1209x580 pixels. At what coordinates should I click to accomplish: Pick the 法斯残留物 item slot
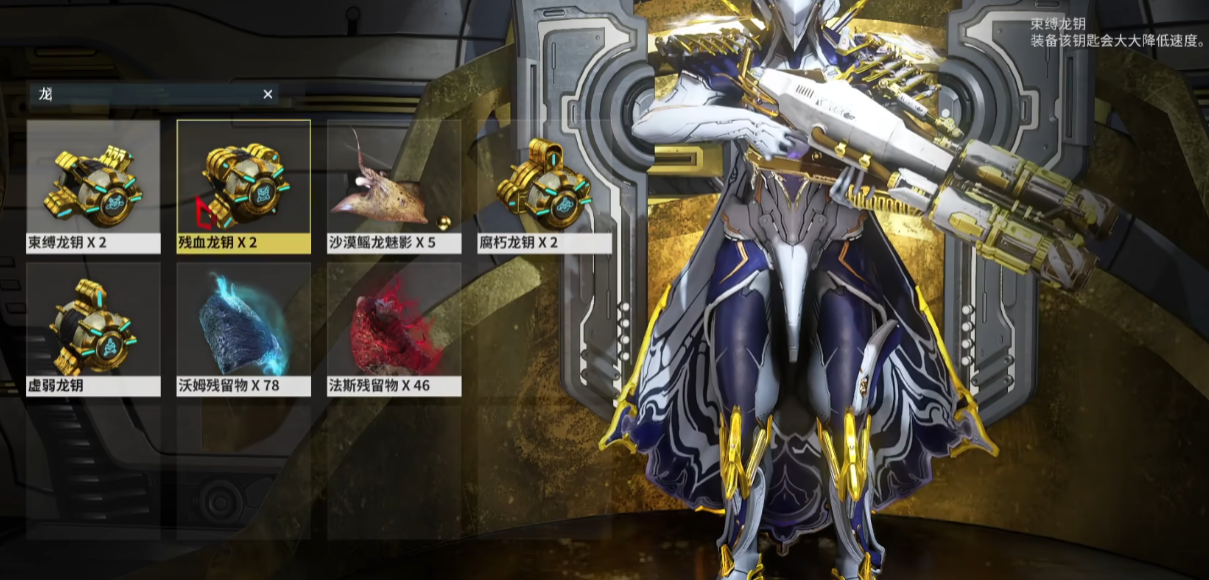[393, 329]
